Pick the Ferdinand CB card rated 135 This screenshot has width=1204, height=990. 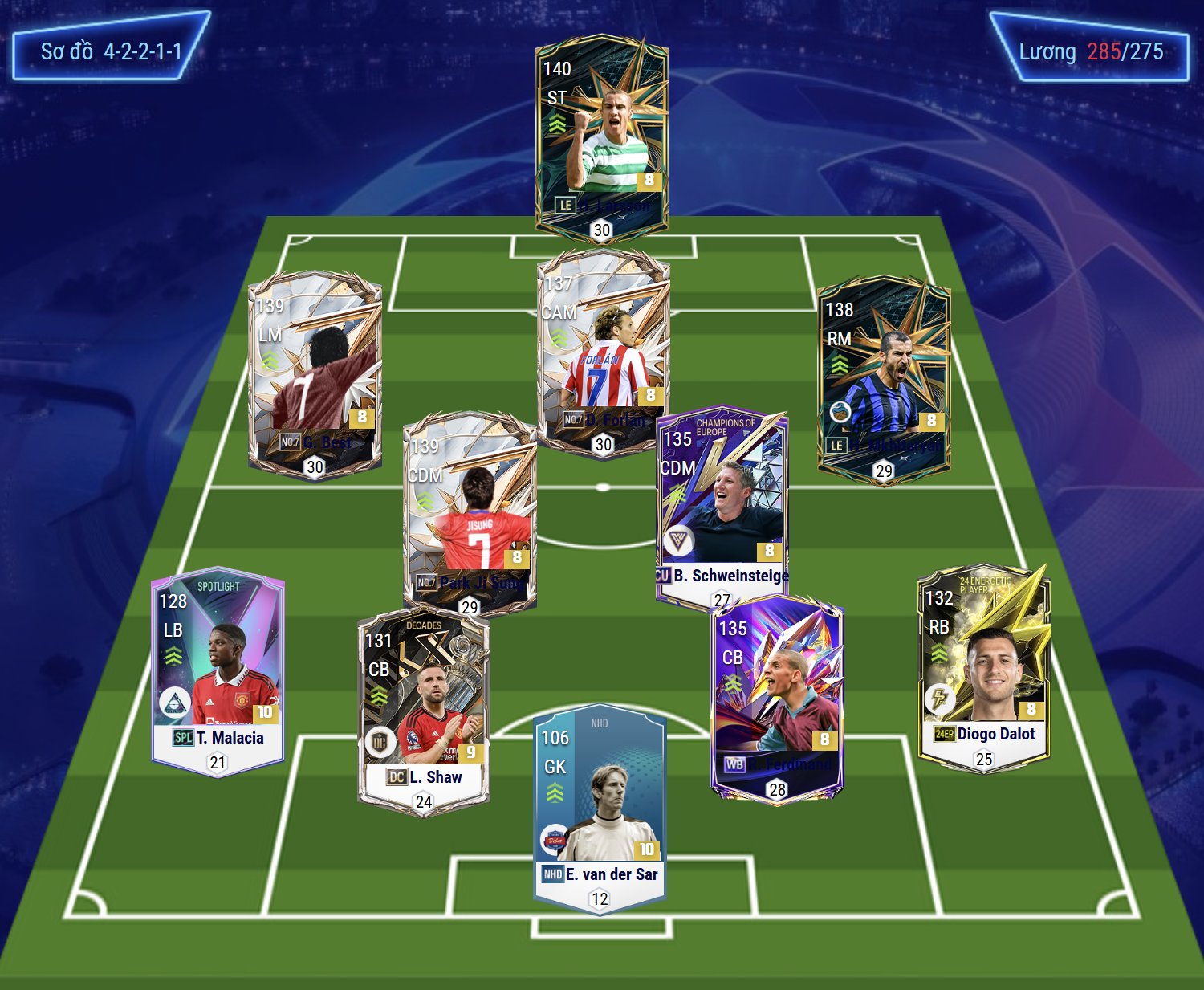coord(777,699)
